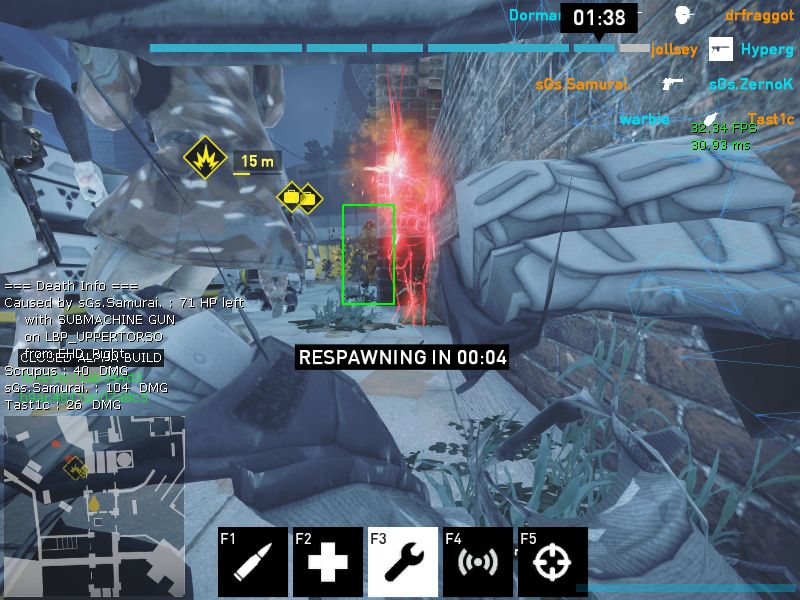Choose the F2 medic cross slot
The height and width of the screenshot is (600, 800).
[x=328, y=562]
